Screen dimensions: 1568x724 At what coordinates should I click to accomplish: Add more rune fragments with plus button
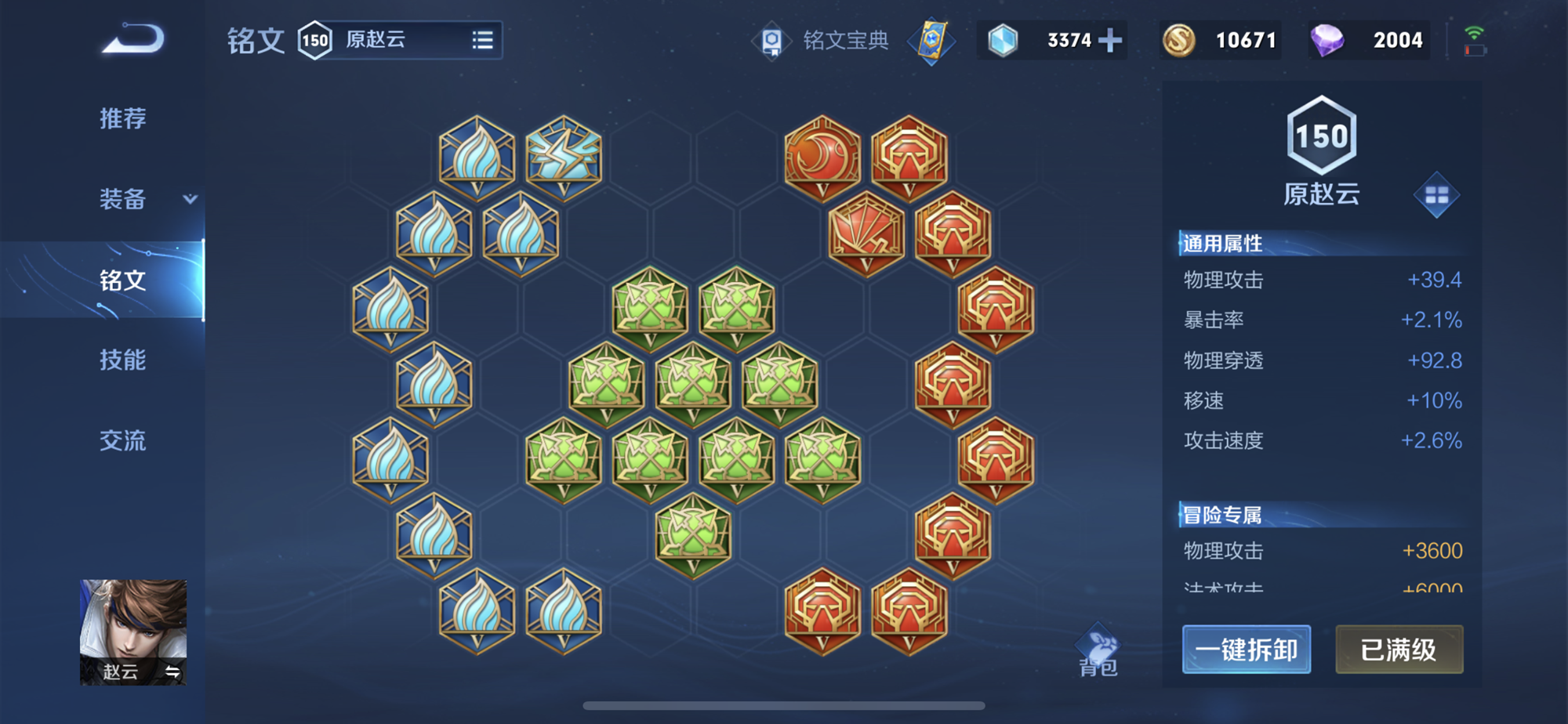point(1110,40)
